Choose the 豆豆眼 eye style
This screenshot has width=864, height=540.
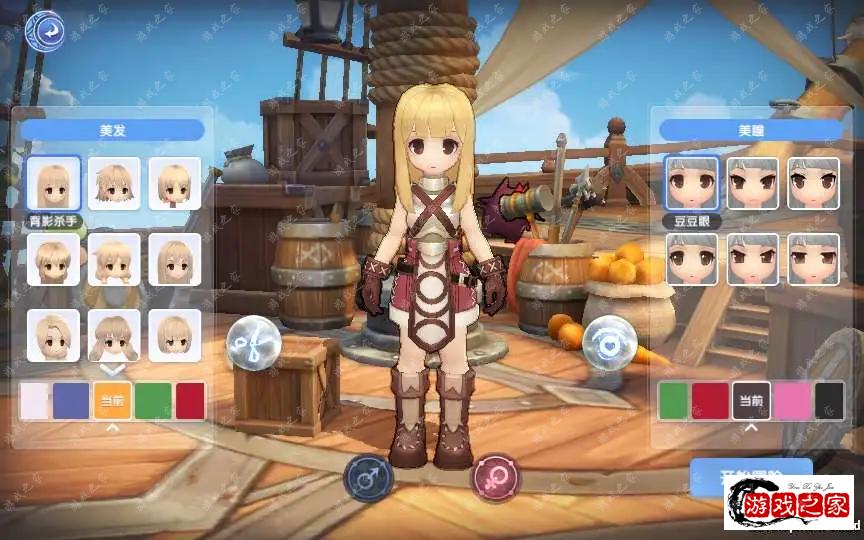click(x=691, y=183)
